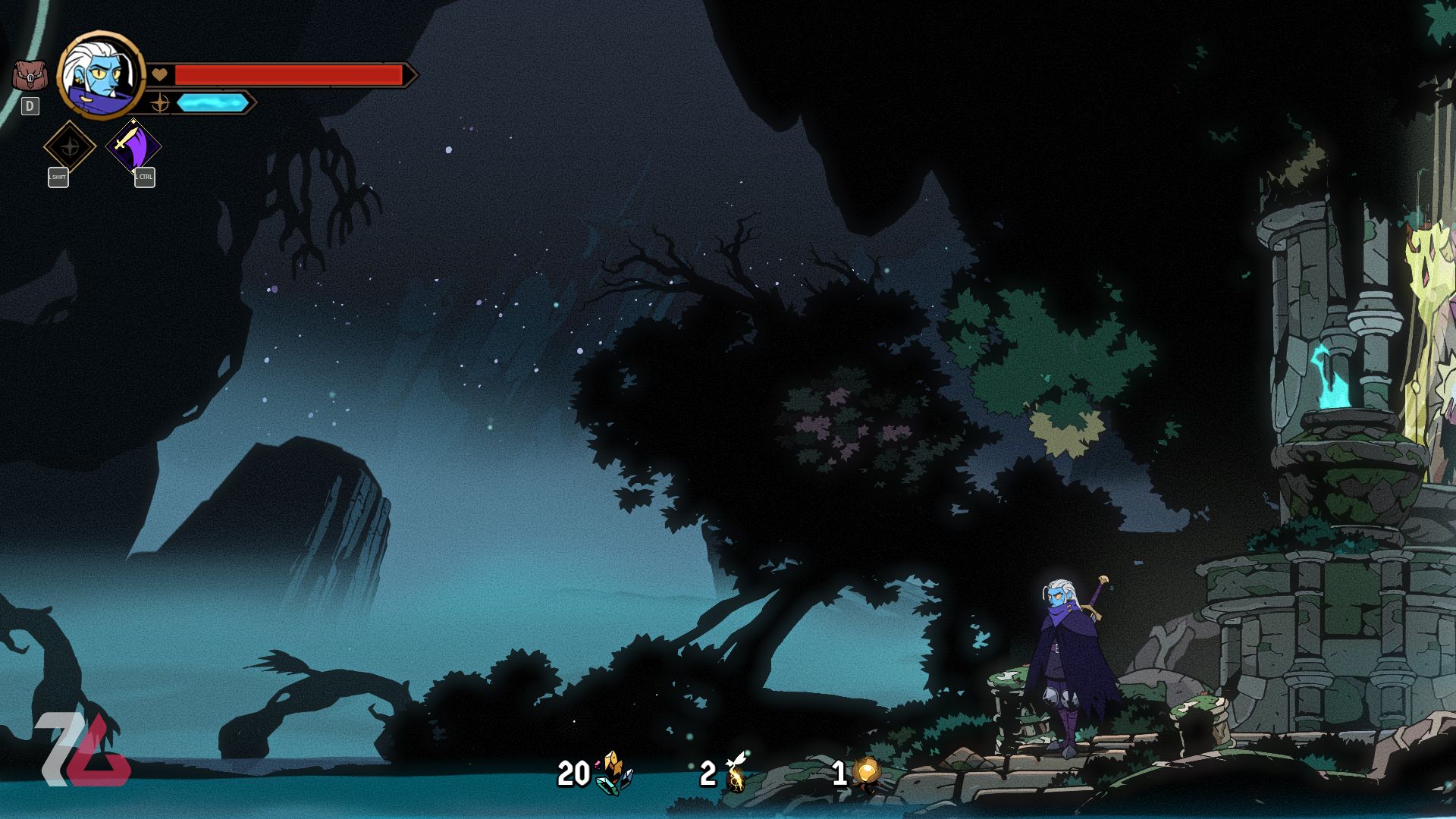Activate the purple sword slash ability
This screenshot has height=819, width=1456.
click(133, 146)
